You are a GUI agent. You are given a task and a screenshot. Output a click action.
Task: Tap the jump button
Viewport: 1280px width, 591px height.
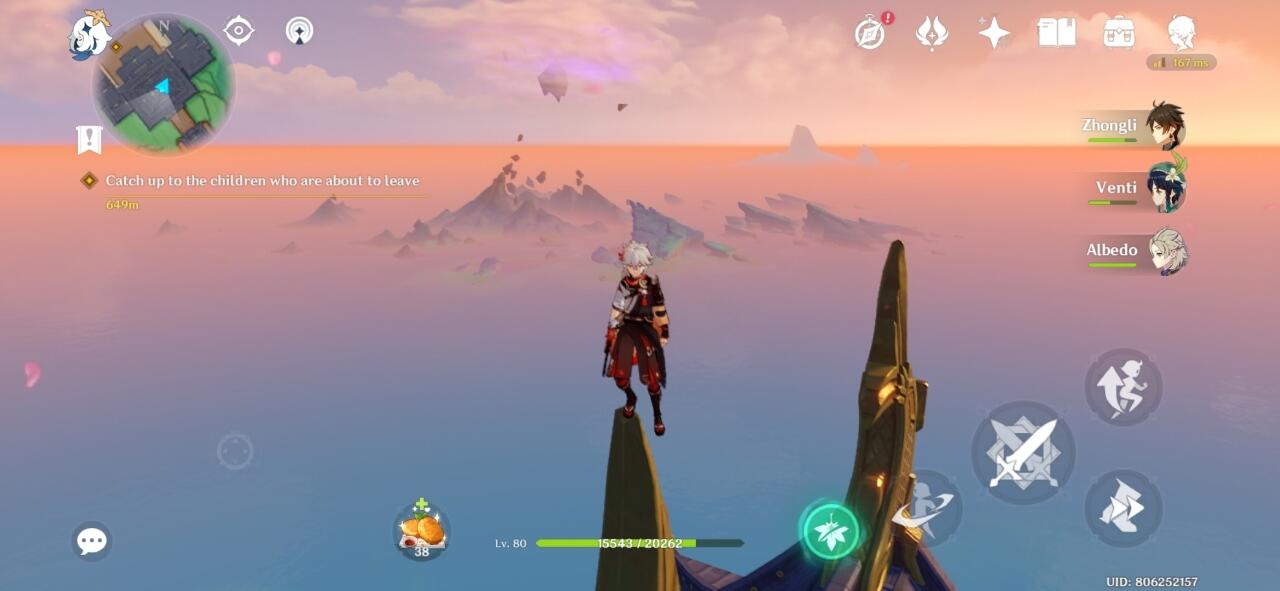pos(1123,387)
